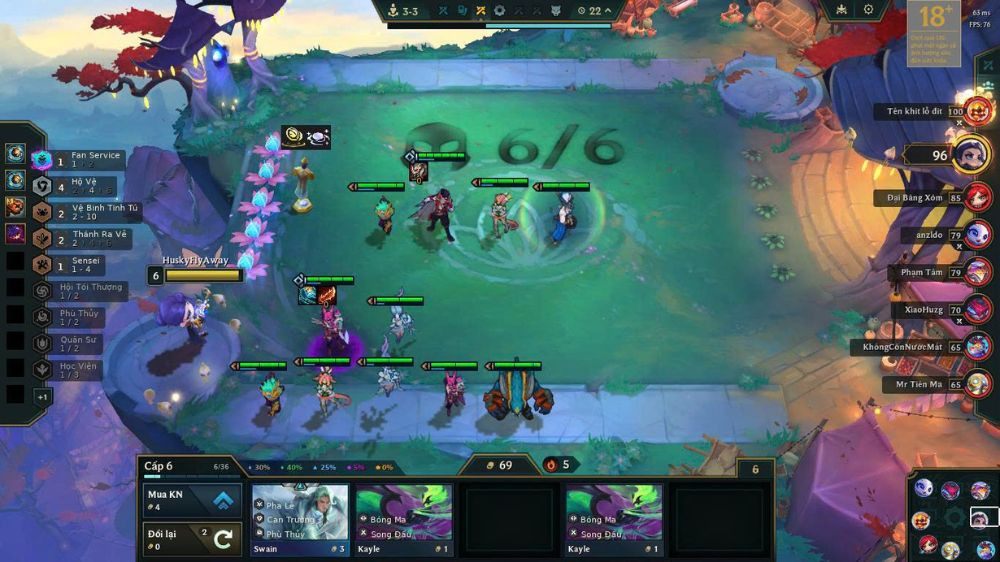Scout player XiaoHuzg's board

point(977,310)
